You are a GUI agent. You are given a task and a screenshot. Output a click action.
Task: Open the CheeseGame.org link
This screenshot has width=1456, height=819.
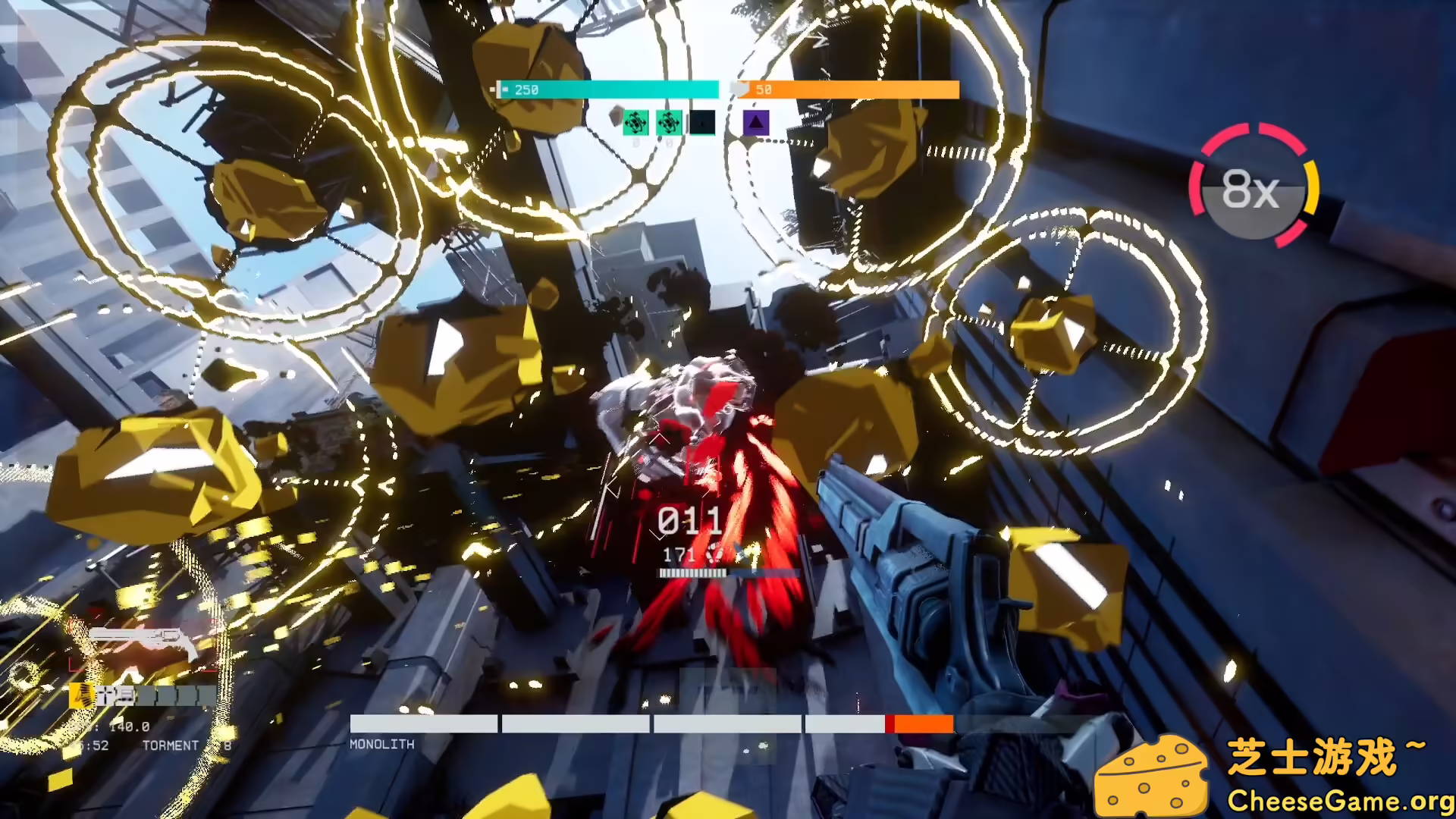(x=1338, y=801)
